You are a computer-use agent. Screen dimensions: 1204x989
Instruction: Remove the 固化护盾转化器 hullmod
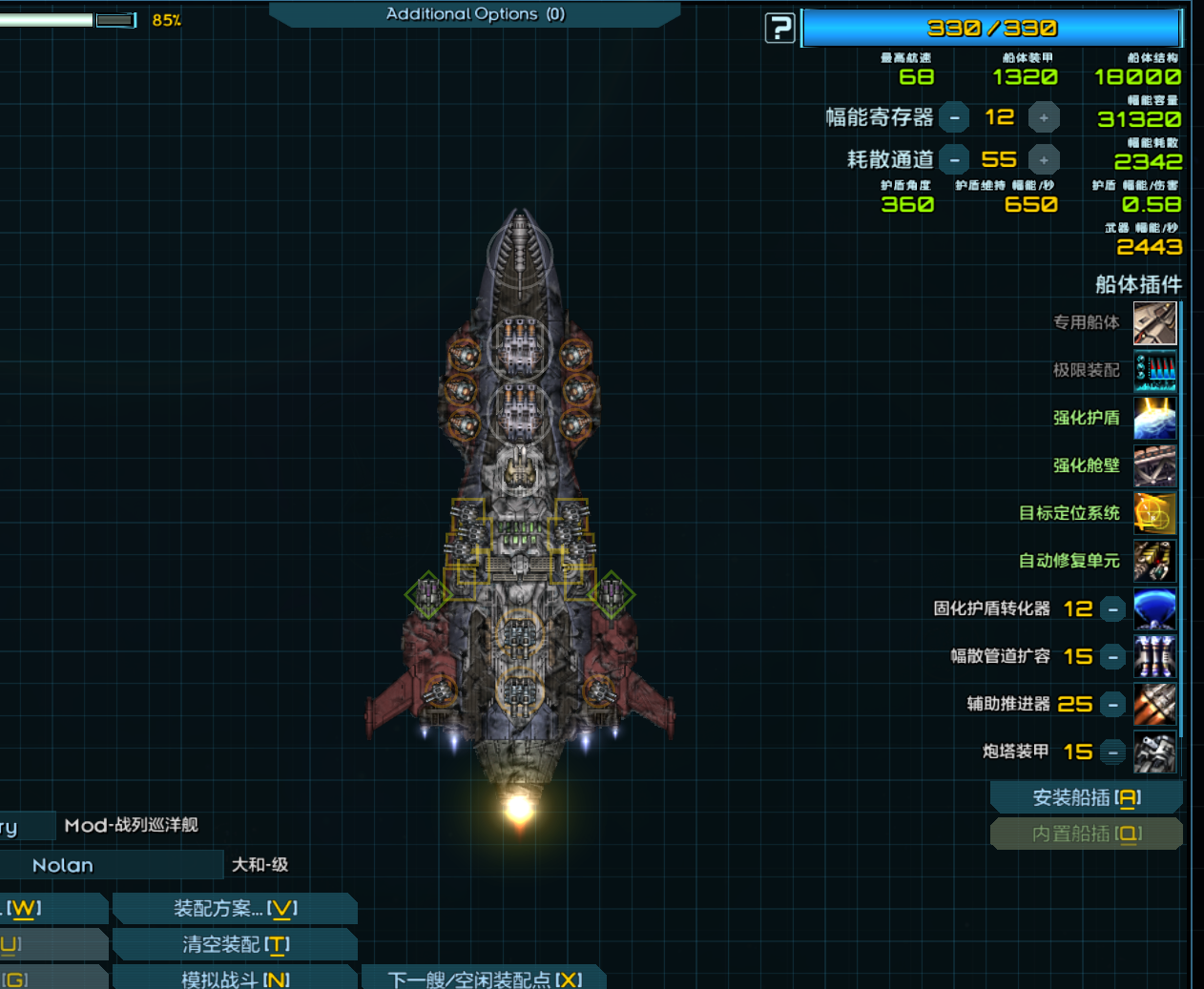coord(1112,609)
